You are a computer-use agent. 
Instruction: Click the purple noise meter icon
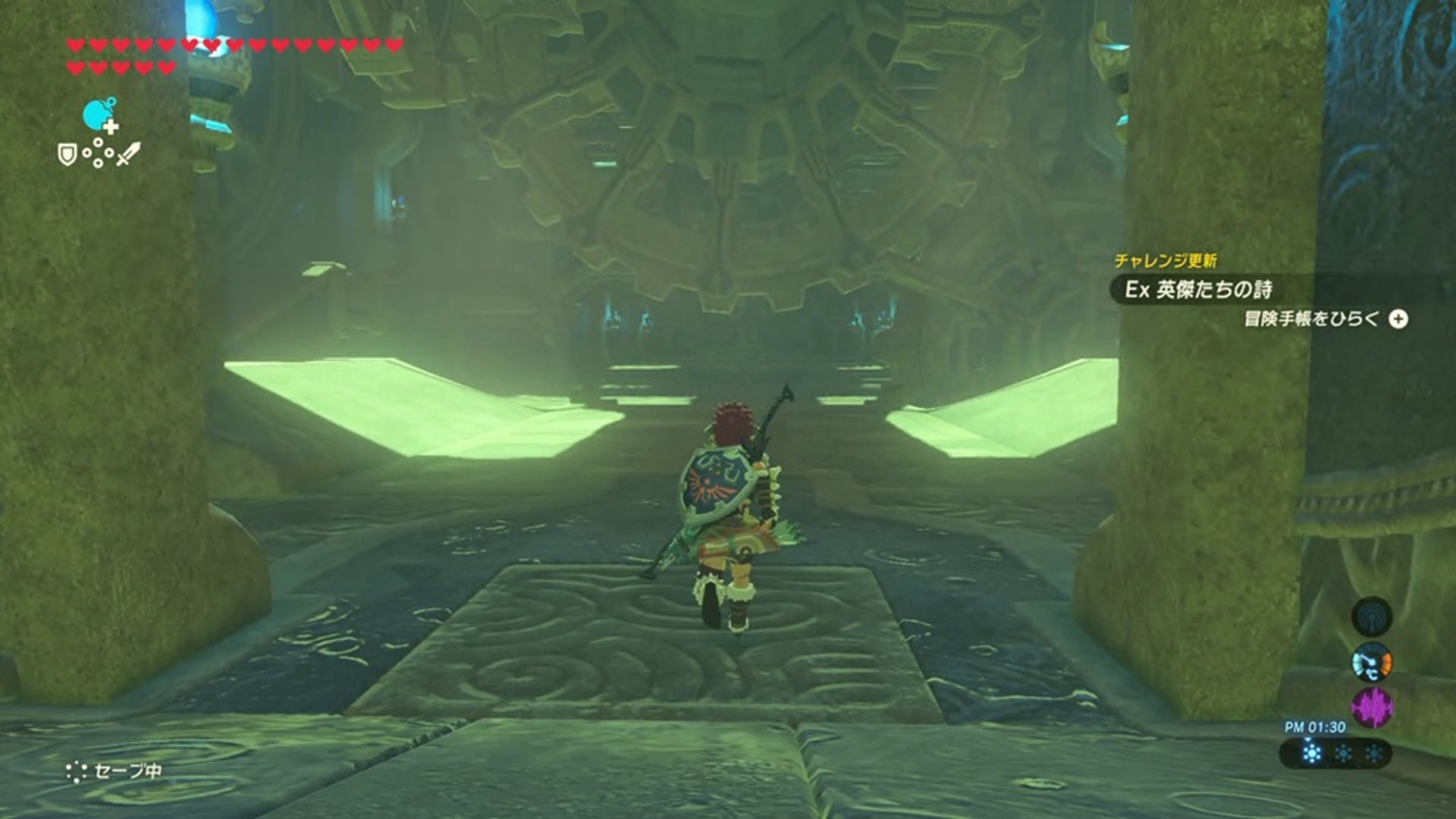[1371, 708]
